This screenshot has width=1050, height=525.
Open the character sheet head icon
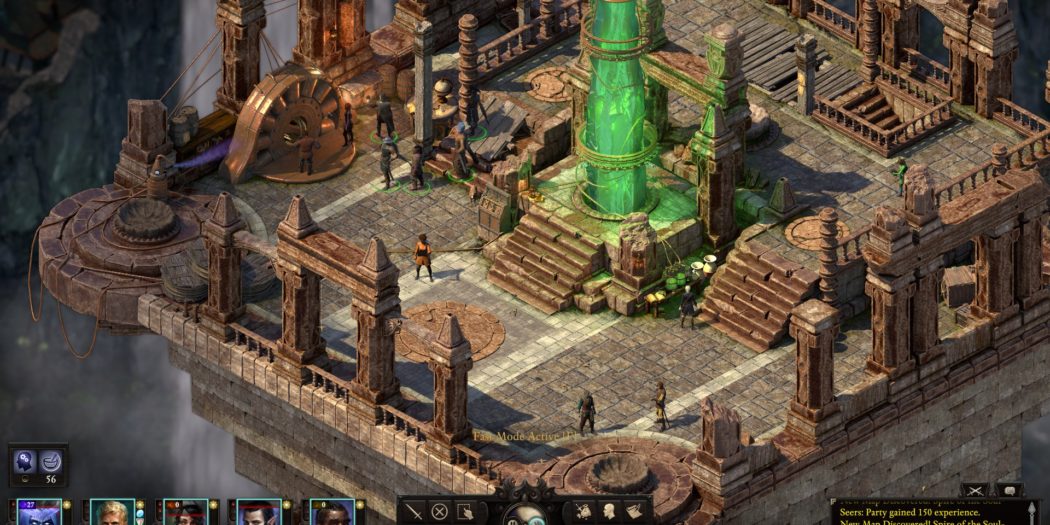(609, 511)
